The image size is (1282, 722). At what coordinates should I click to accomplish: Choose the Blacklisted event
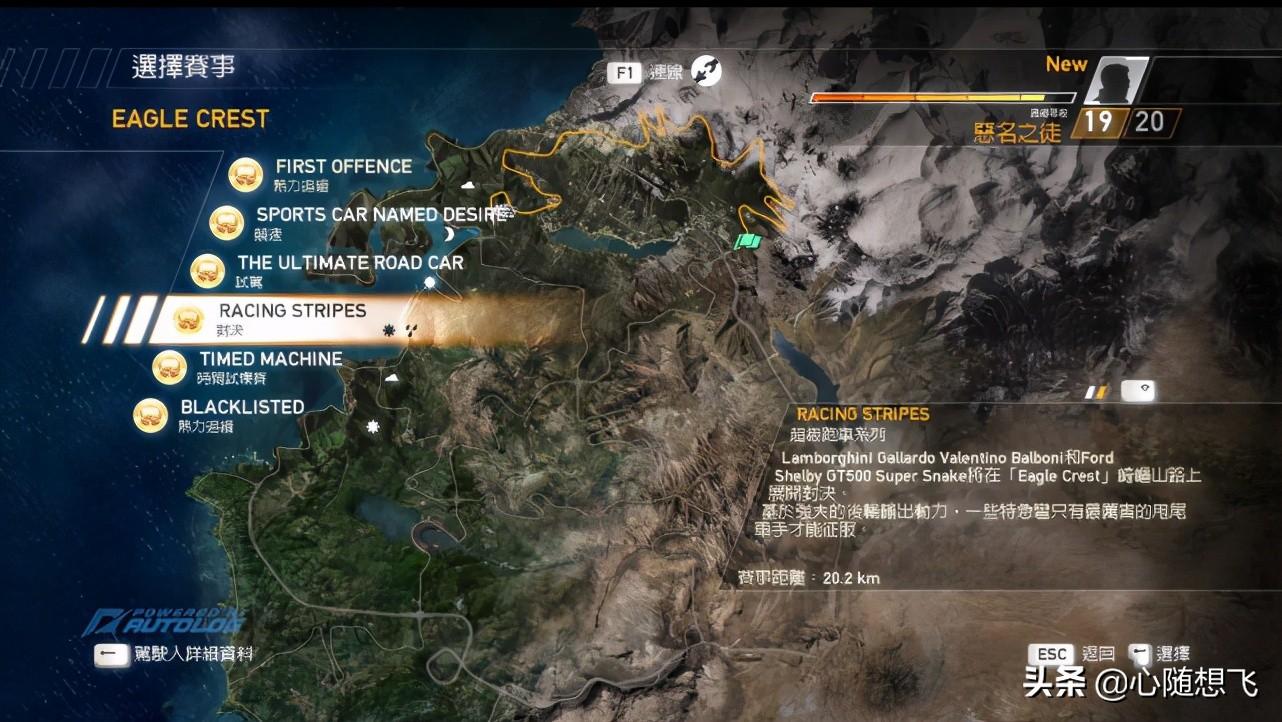(242, 407)
